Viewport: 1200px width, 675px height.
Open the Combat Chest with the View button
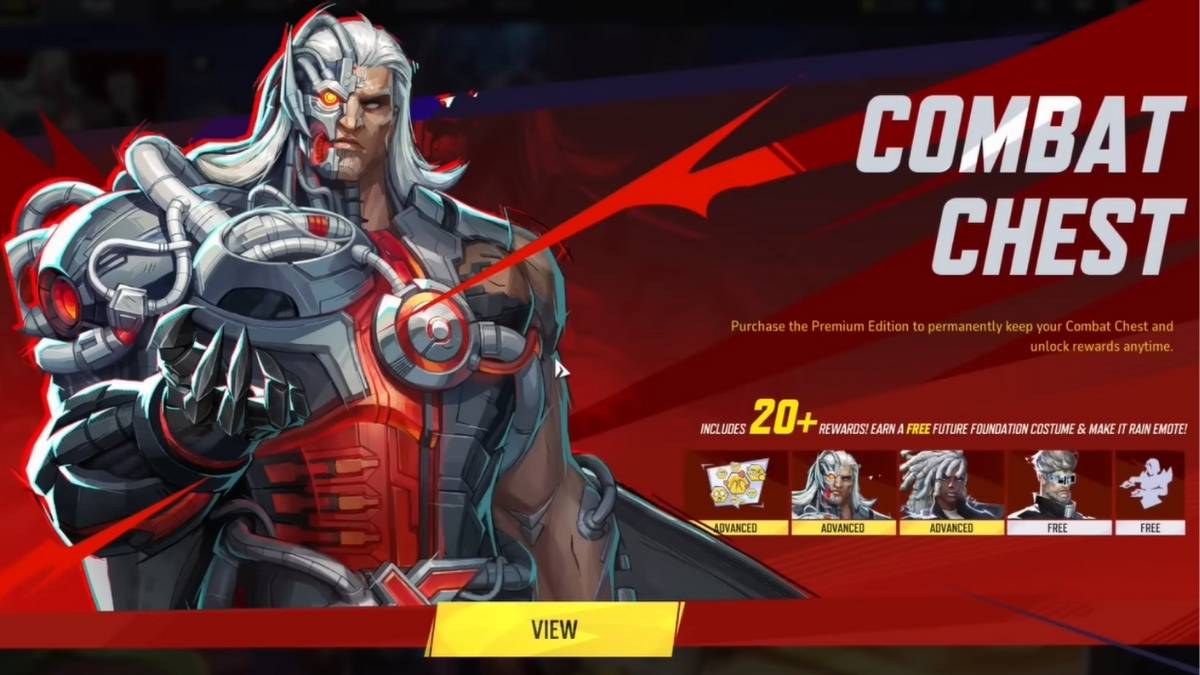554,629
